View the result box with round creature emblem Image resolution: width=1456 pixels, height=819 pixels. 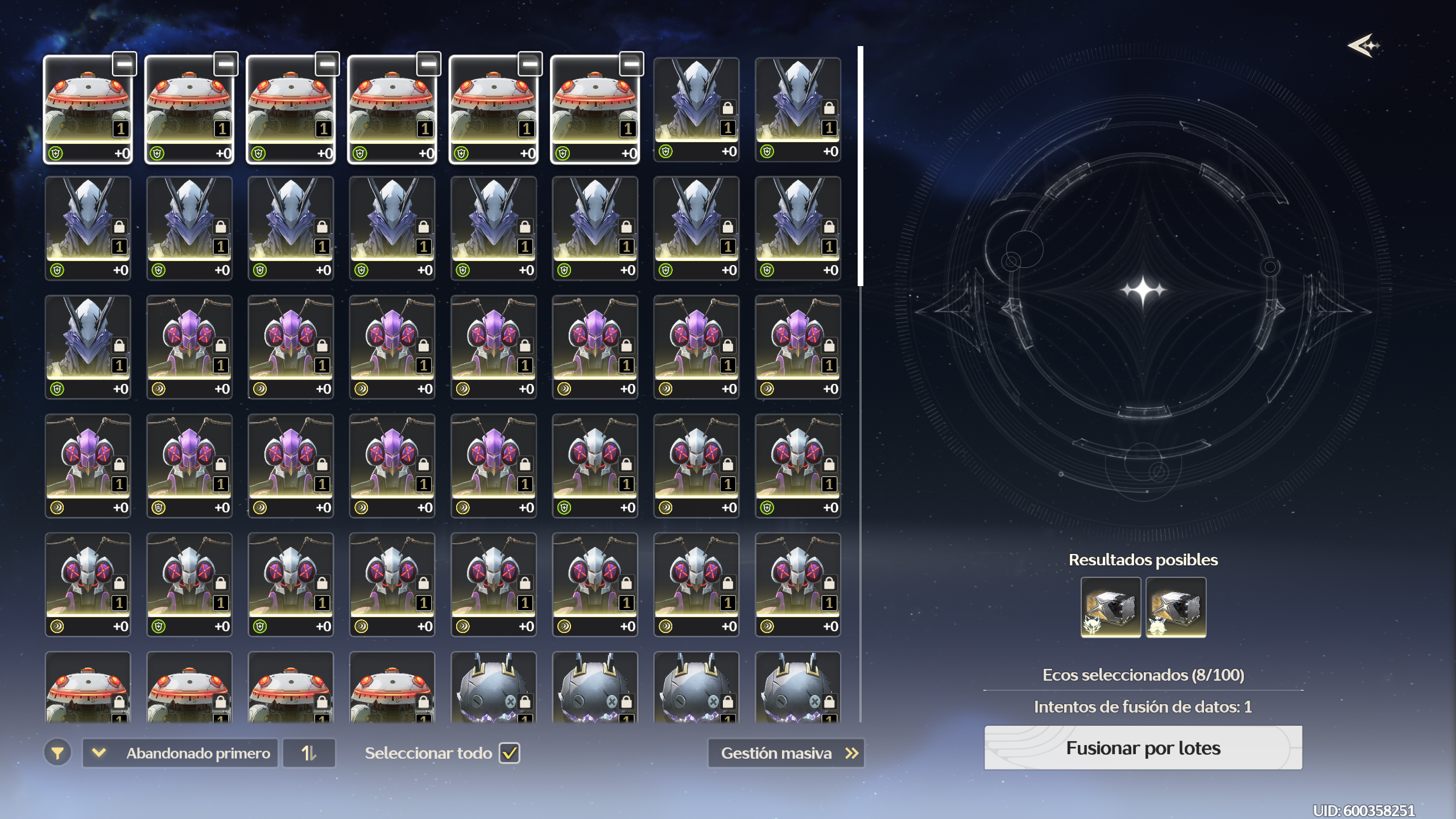click(1176, 607)
